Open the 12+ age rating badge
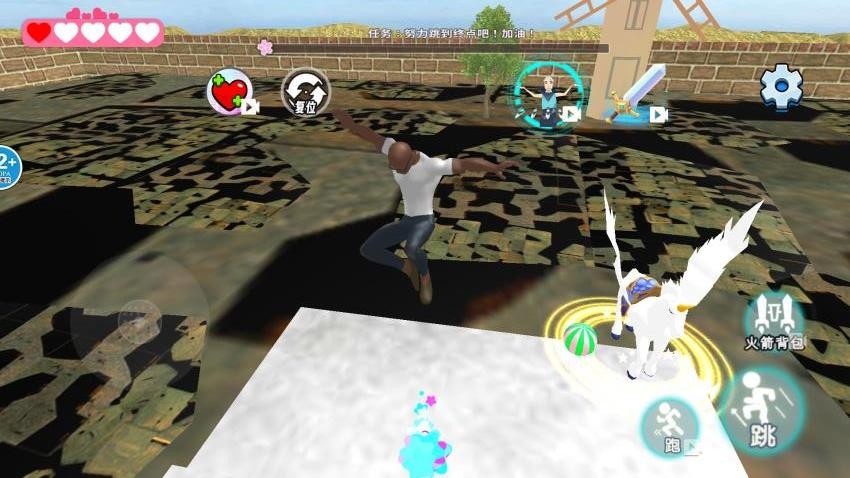This screenshot has width=850, height=478. (x=6, y=166)
